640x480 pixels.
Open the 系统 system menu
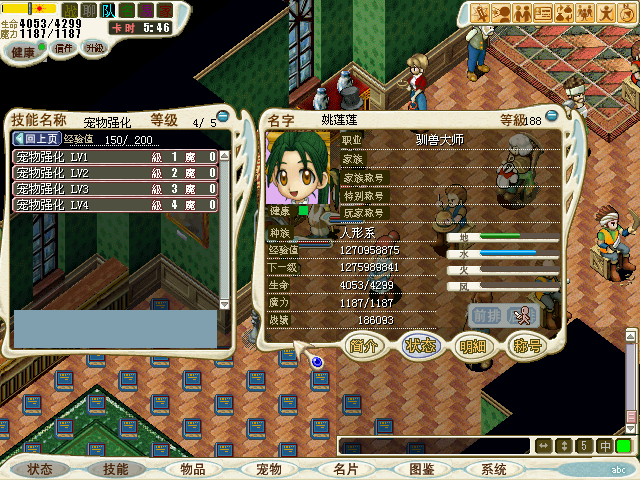493,469
